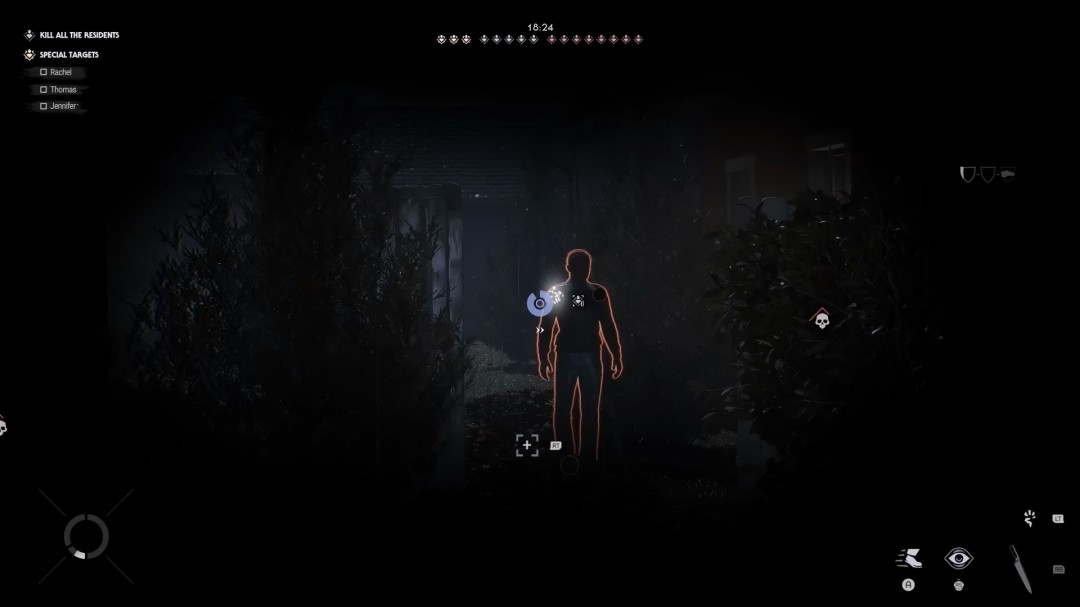This screenshot has height=607, width=1080.
Task: Click the skull marker in the red diamond
Action: (x=821, y=320)
